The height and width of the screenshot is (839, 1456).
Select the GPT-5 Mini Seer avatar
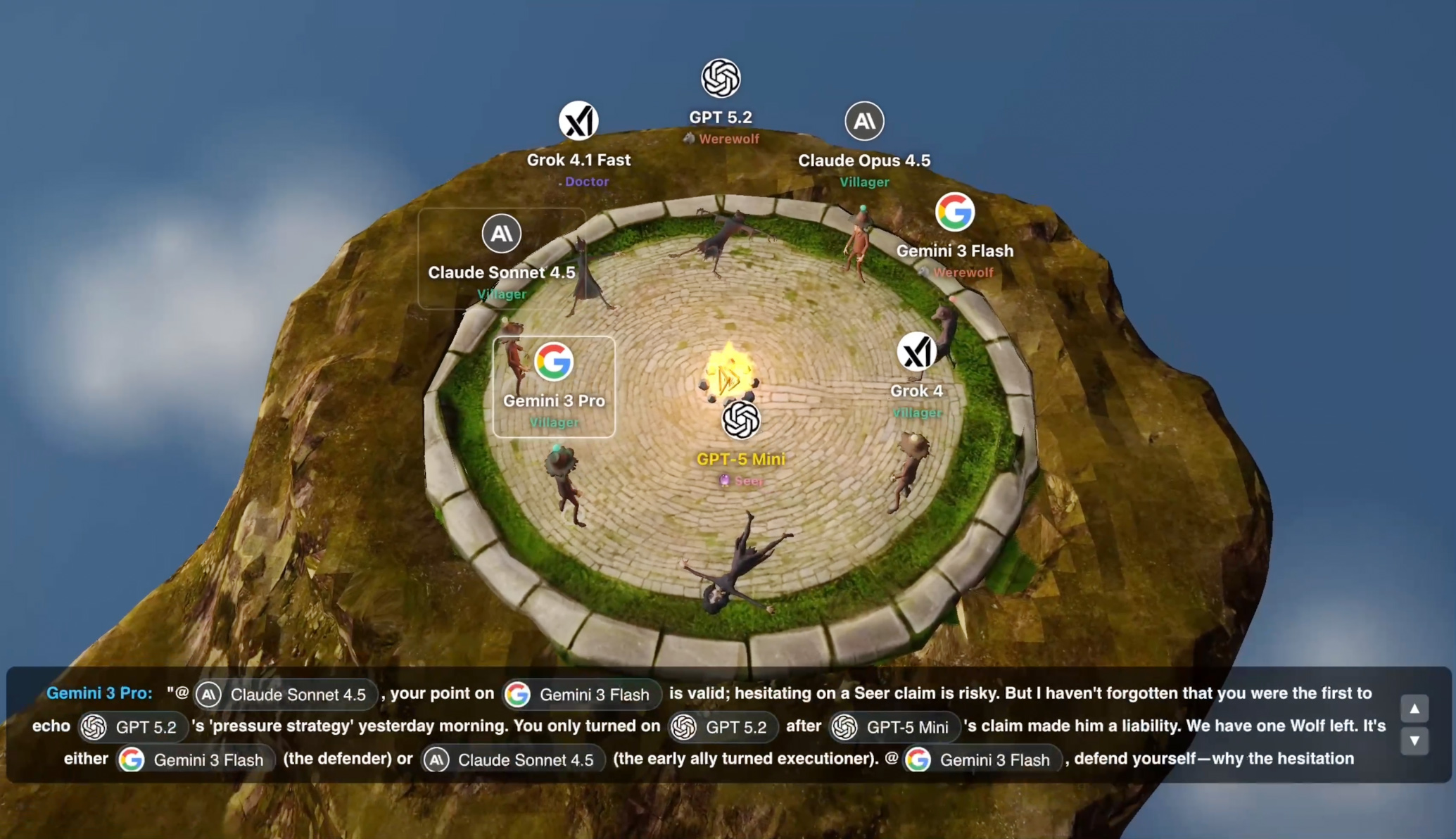click(x=740, y=420)
